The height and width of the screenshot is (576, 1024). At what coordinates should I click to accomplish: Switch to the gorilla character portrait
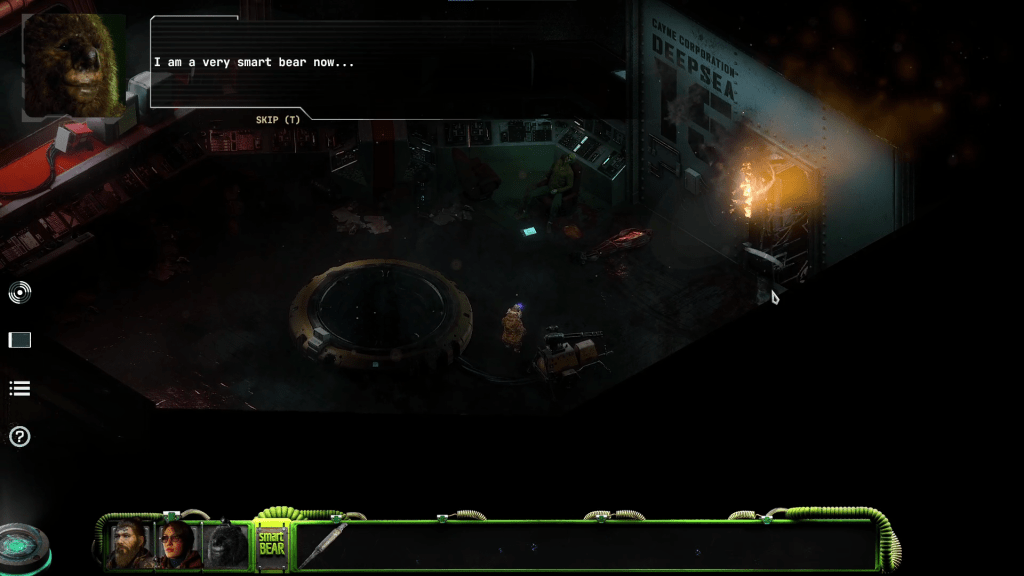coord(226,544)
